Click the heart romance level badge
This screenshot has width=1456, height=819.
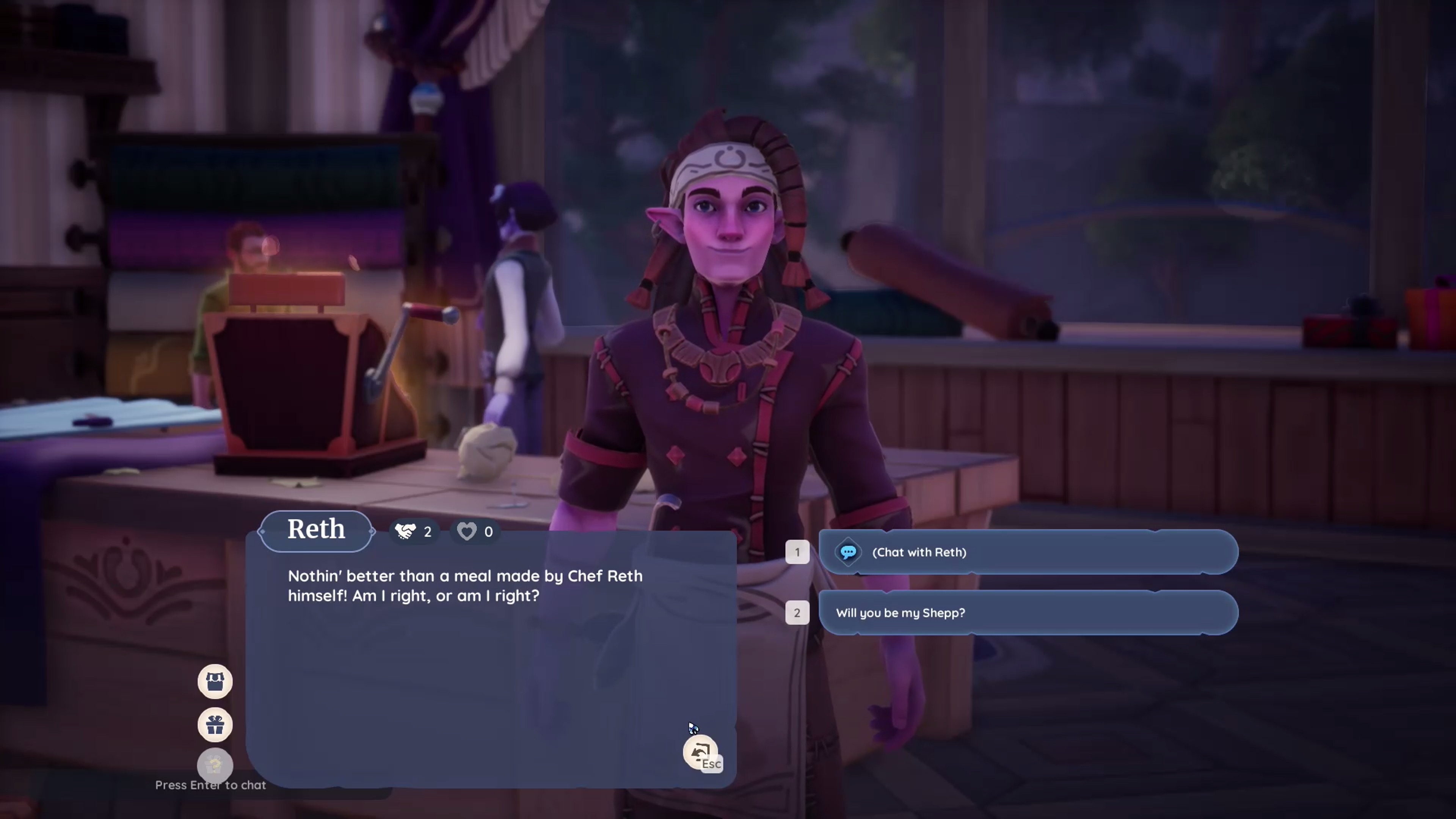point(475,532)
